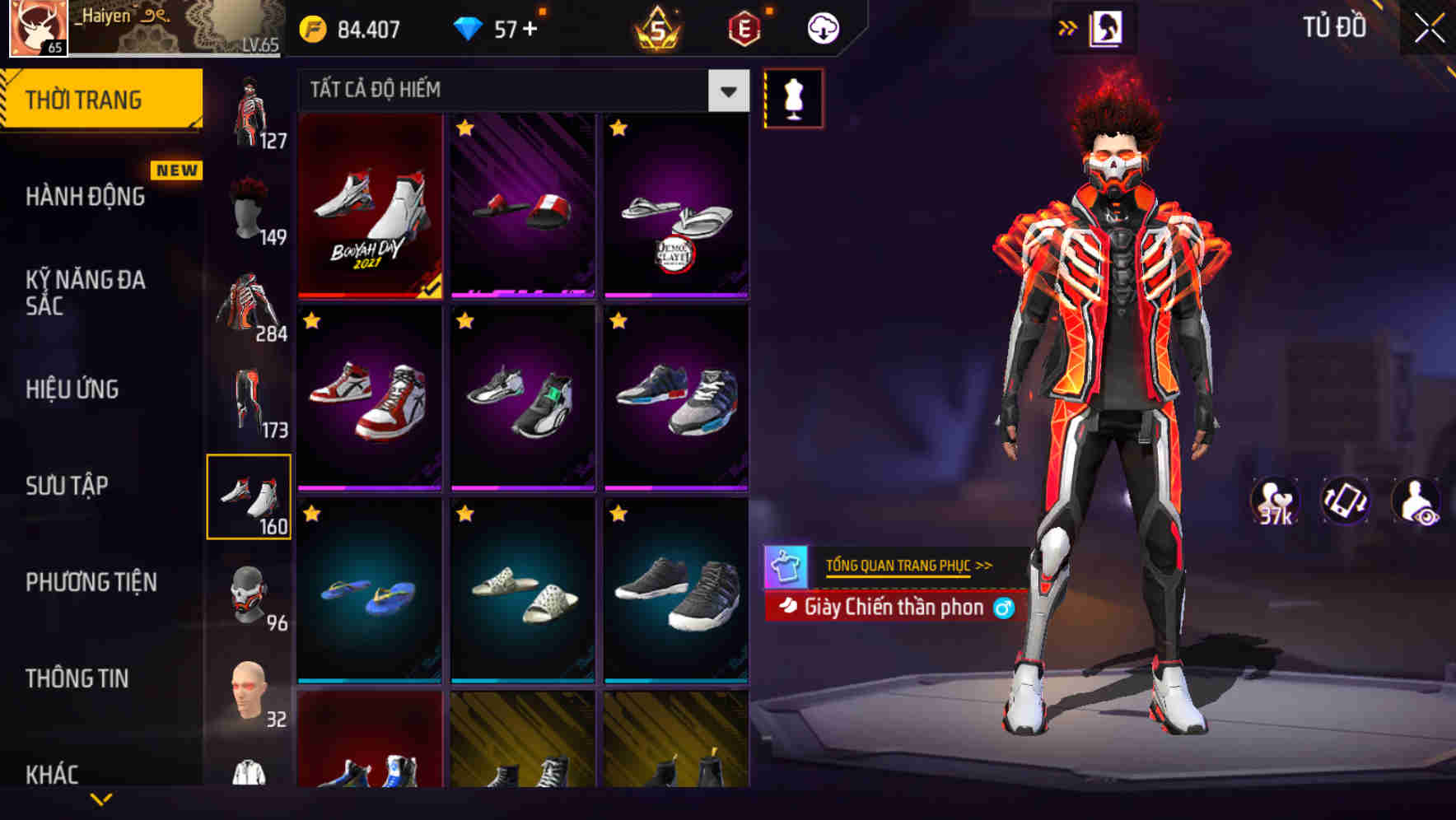Viewport: 1456px width, 820px height.
Task: Open the TẤT CẢ ĐỘ HIẾM rarity dropdown
Action: click(x=519, y=91)
